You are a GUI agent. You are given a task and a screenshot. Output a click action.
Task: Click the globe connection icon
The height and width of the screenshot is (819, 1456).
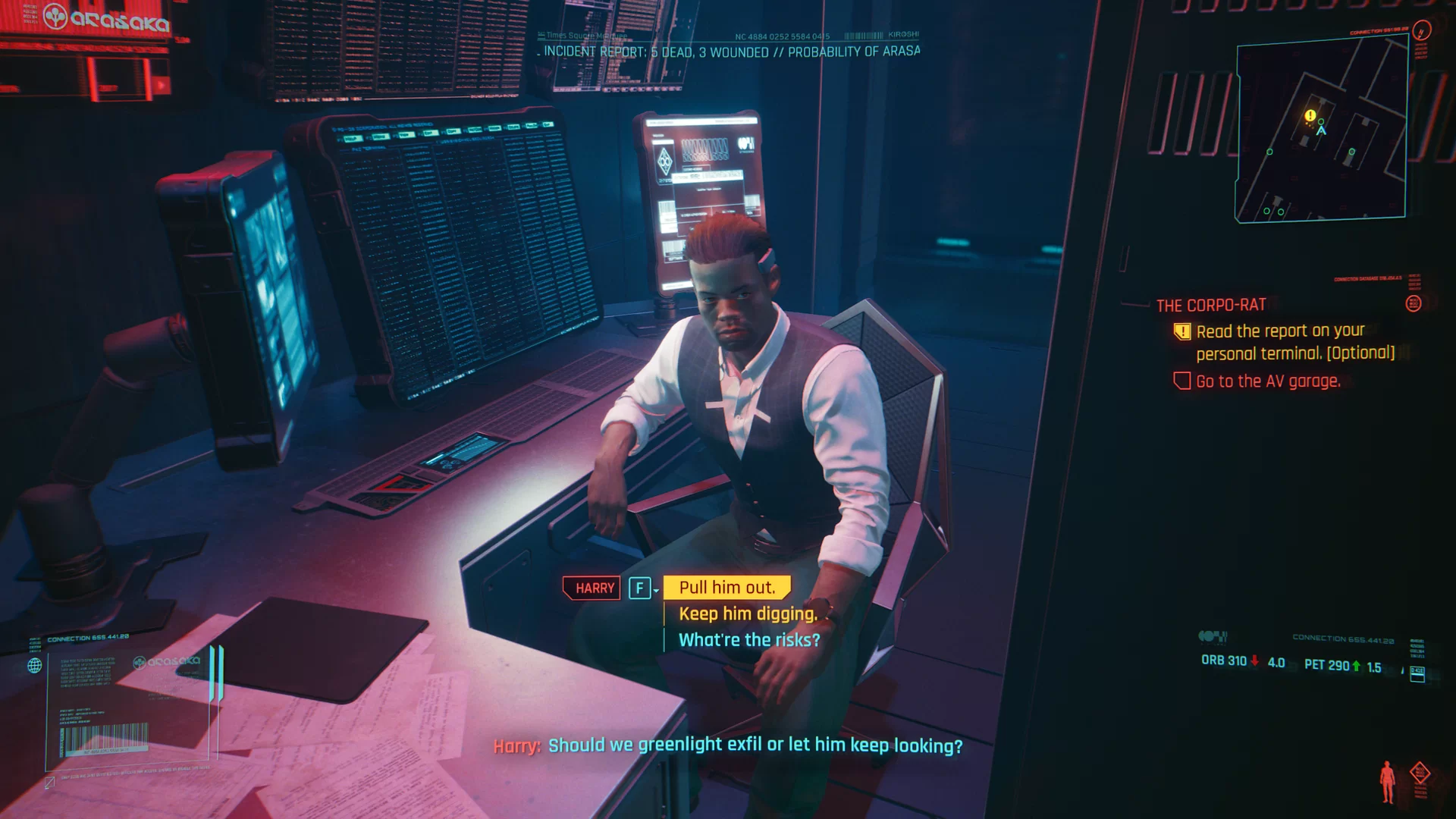(35, 666)
